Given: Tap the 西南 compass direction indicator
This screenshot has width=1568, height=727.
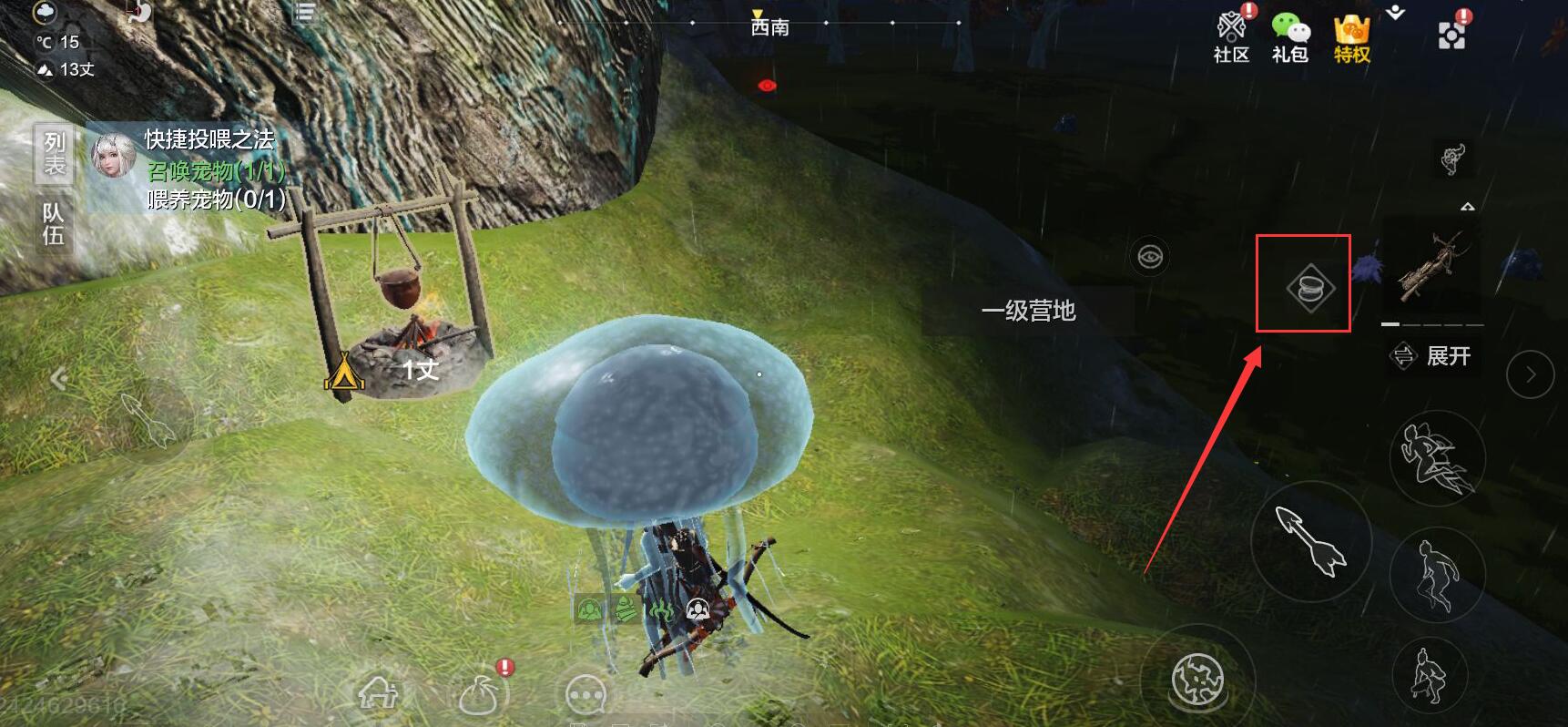Looking at the screenshot, I should 769,26.
